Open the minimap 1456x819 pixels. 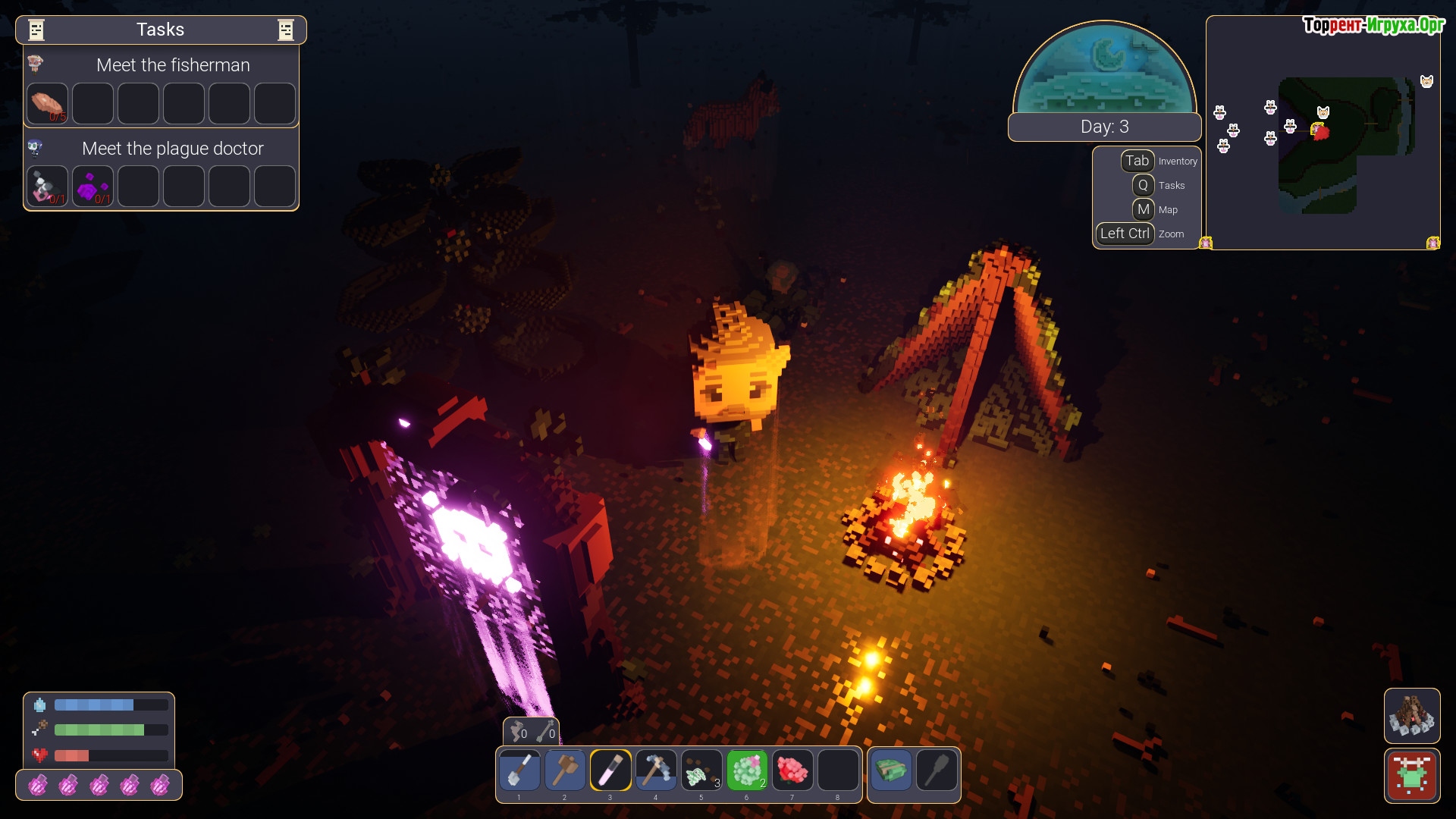tap(1323, 133)
